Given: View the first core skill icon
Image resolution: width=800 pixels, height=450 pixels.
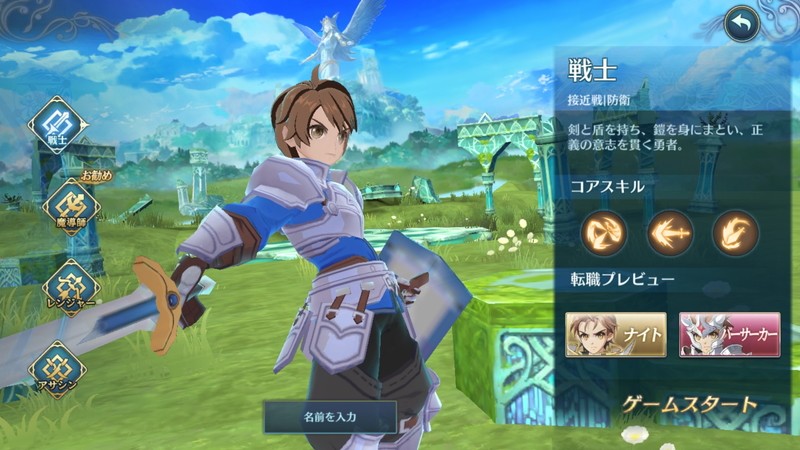Looking at the screenshot, I should click(603, 233).
